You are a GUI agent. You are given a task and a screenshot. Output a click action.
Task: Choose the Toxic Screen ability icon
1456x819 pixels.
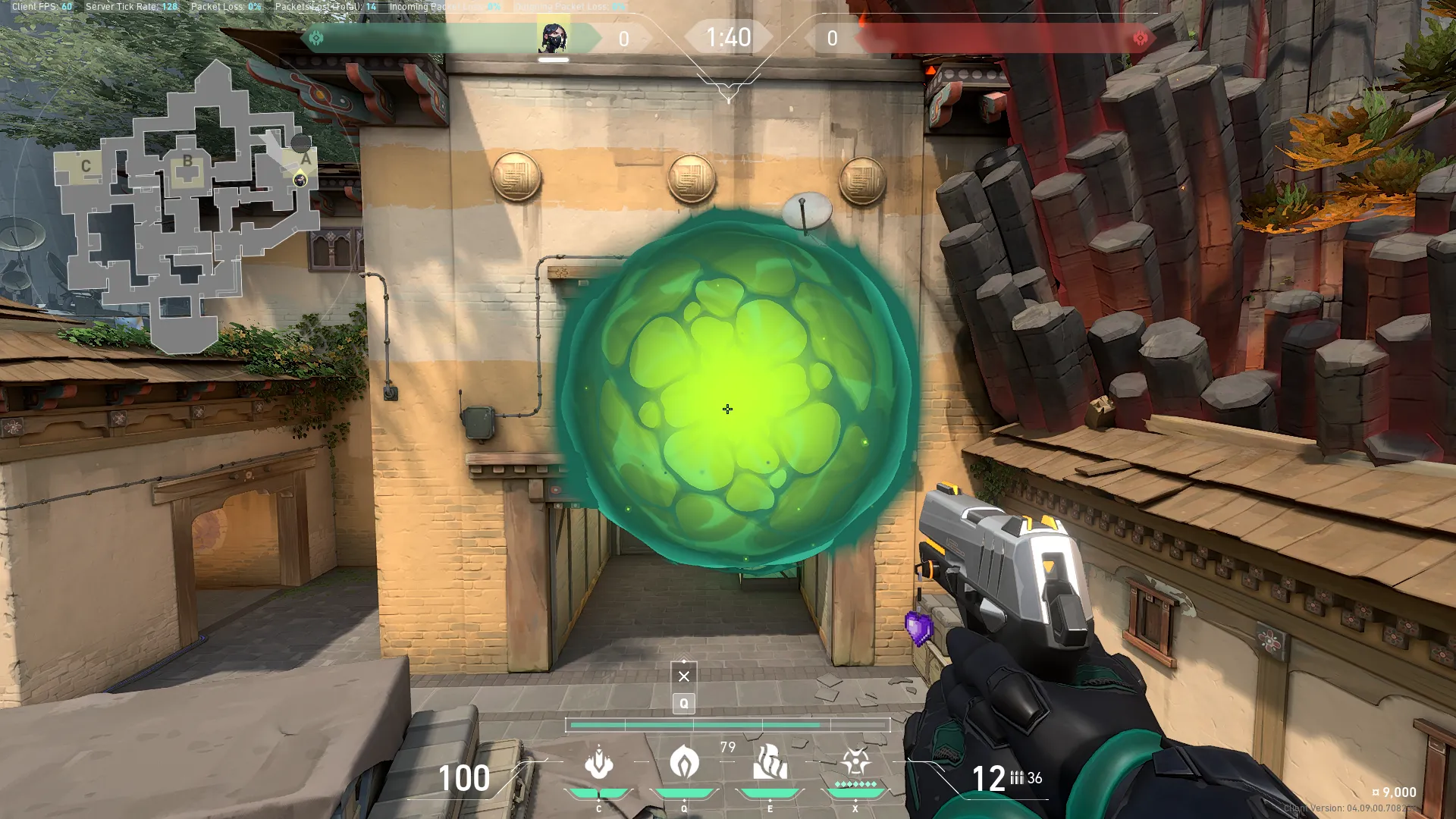(770, 763)
